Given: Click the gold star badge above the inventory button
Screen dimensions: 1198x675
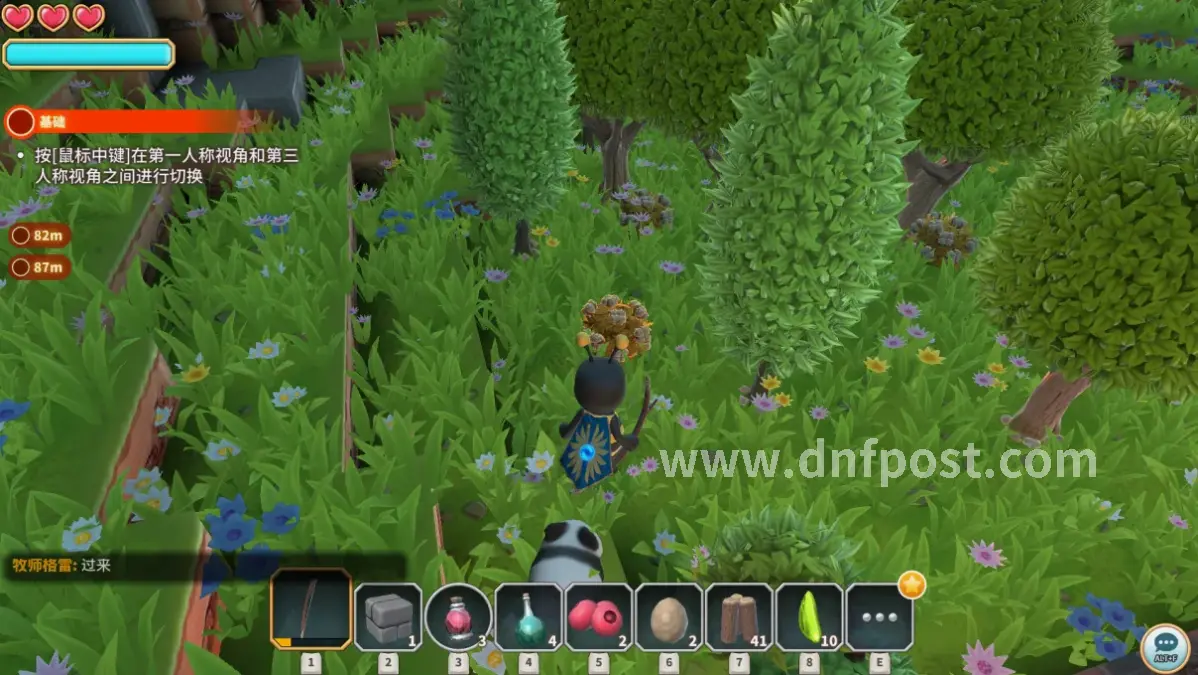Looking at the screenshot, I should [x=911, y=585].
